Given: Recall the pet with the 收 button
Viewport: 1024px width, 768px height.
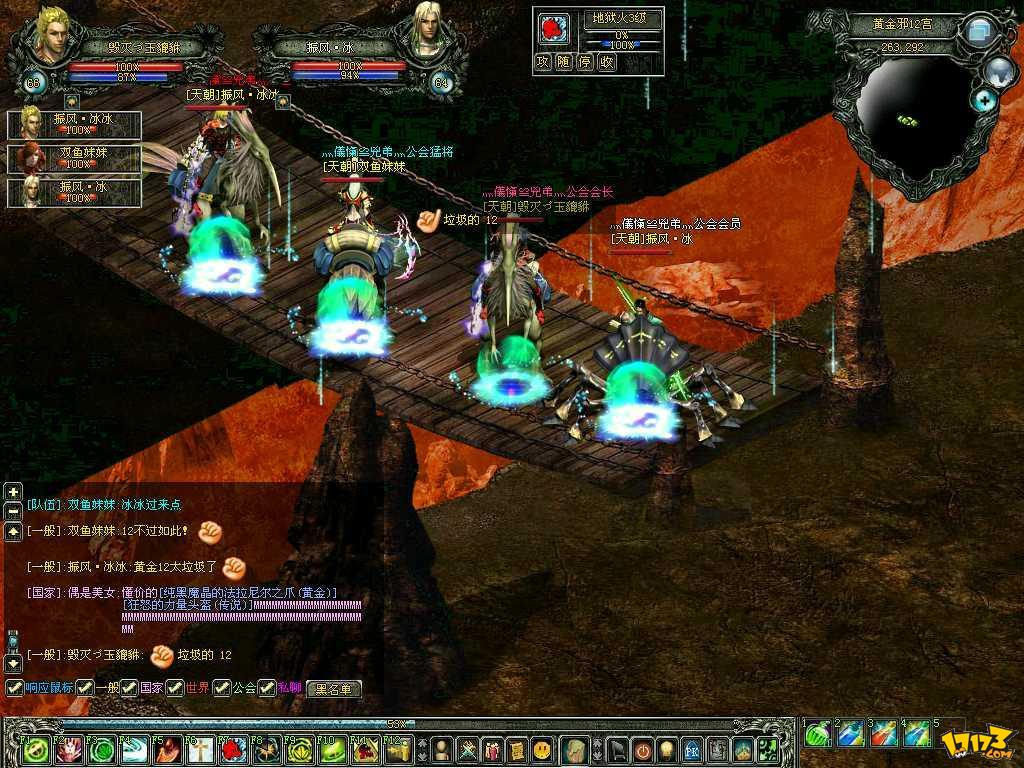Looking at the screenshot, I should click(x=608, y=62).
